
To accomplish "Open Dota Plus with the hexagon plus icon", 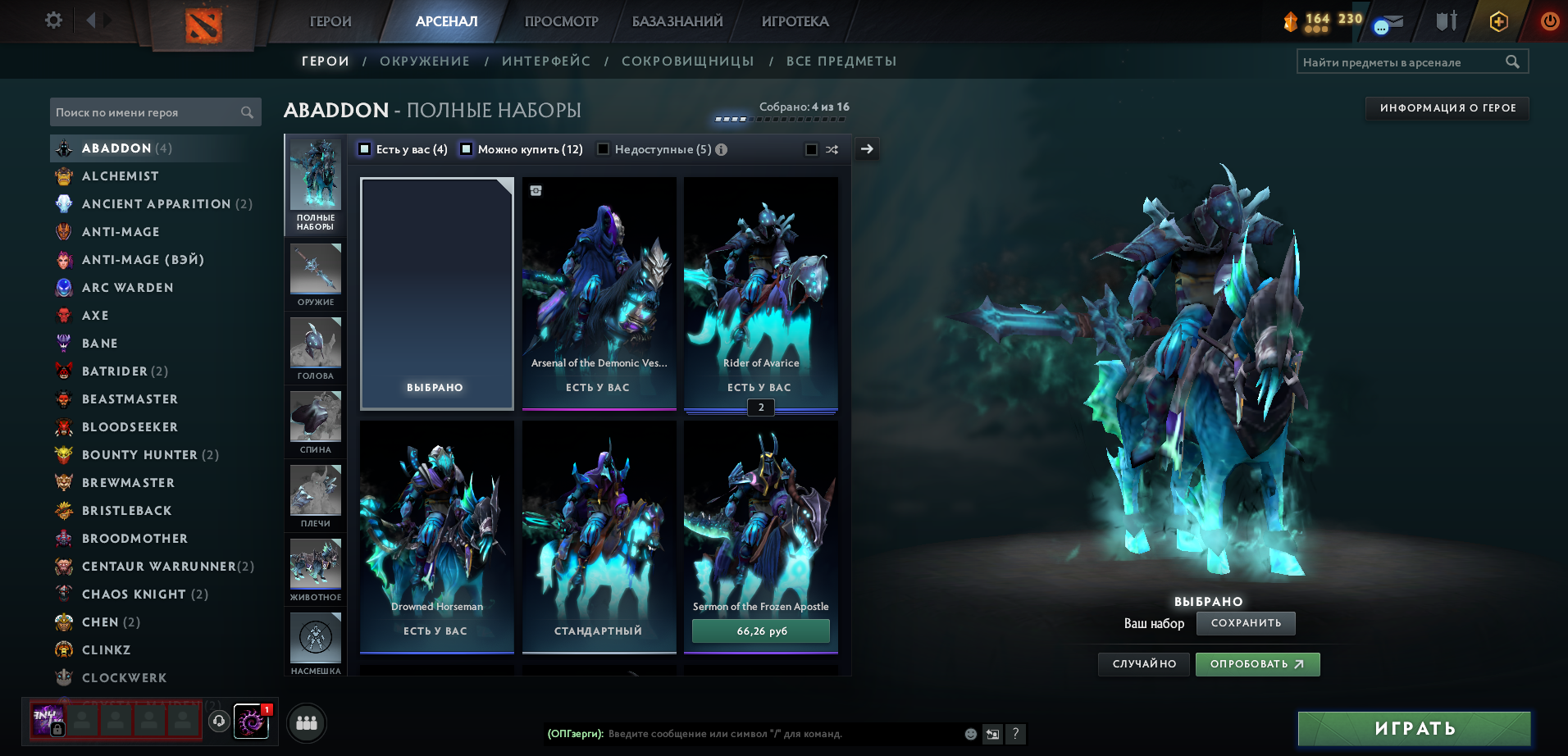I will coord(1497,21).
